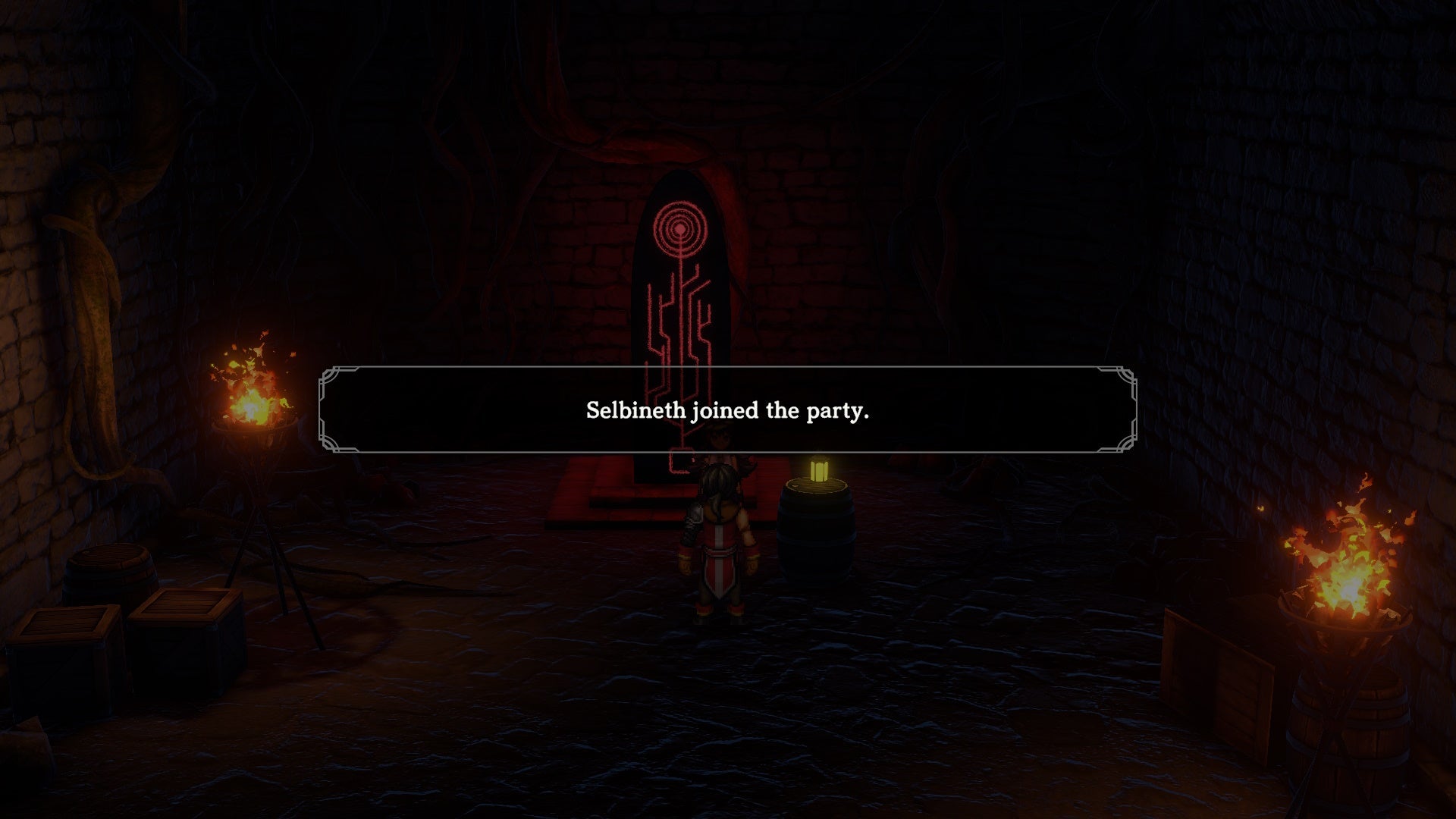Dismiss the 'Selbineth joined the party' message
This screenshot has height=819, width=1456.
tap(726, 410)
